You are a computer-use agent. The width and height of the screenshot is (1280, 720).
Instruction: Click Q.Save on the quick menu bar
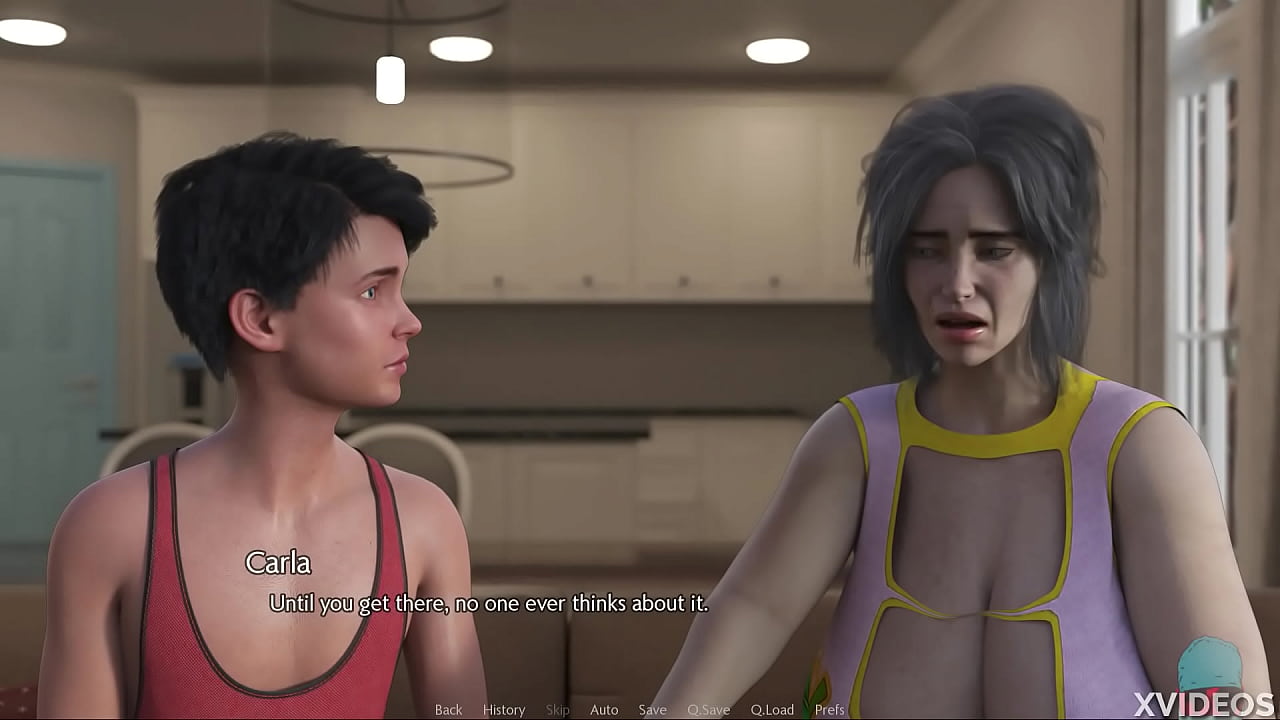pos(710,709)
